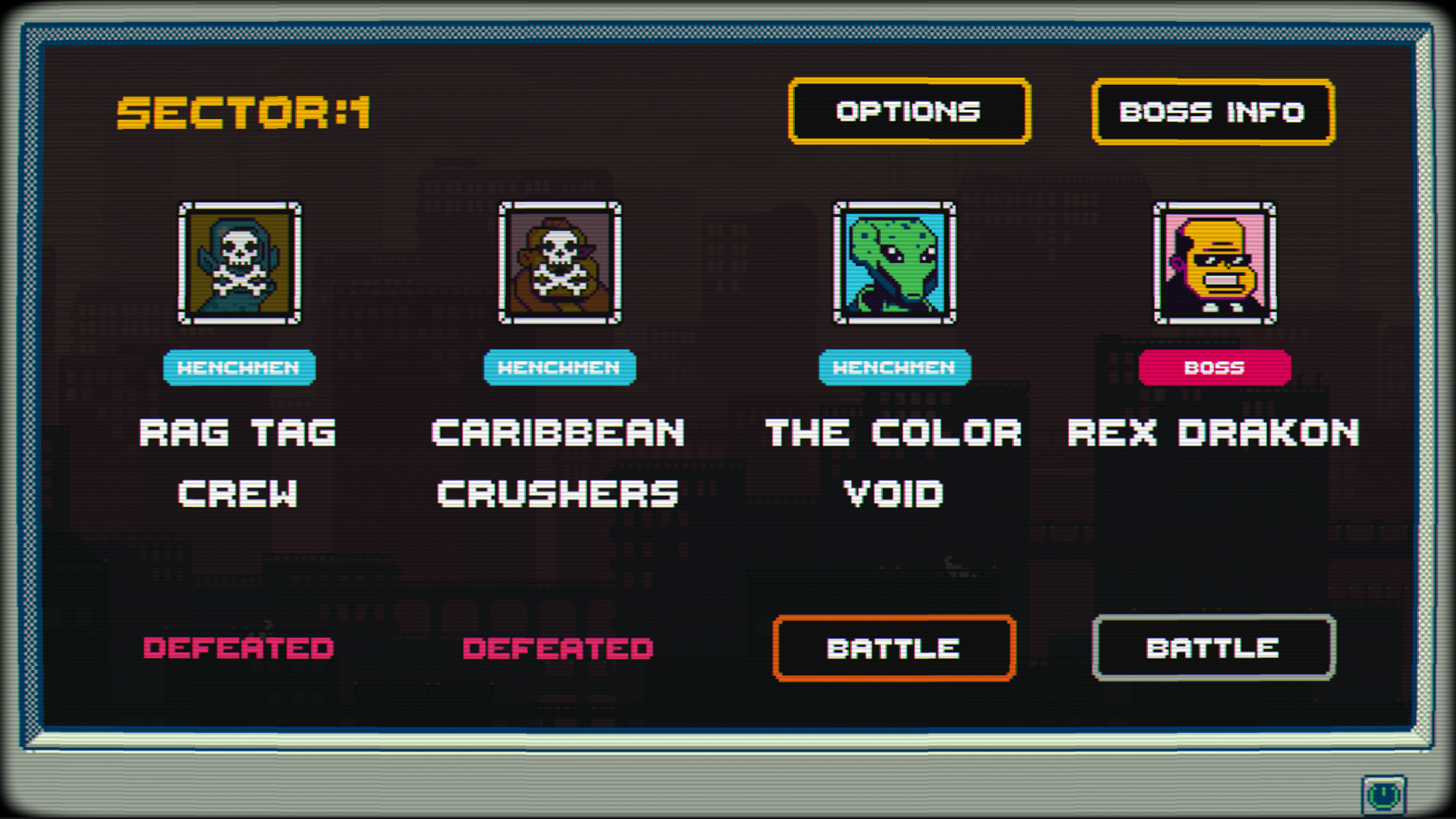The width and height of the screenshot is (1456, 819).
Task: Click the green alien face artwork
Action: click(x=895, y=262)
